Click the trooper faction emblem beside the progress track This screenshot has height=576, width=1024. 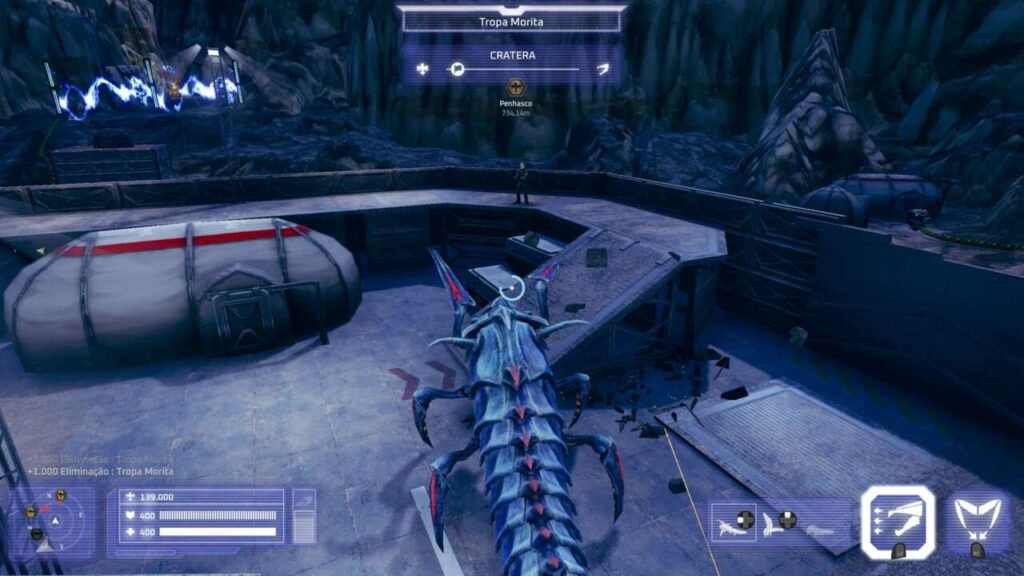click(x=423, y=69)
